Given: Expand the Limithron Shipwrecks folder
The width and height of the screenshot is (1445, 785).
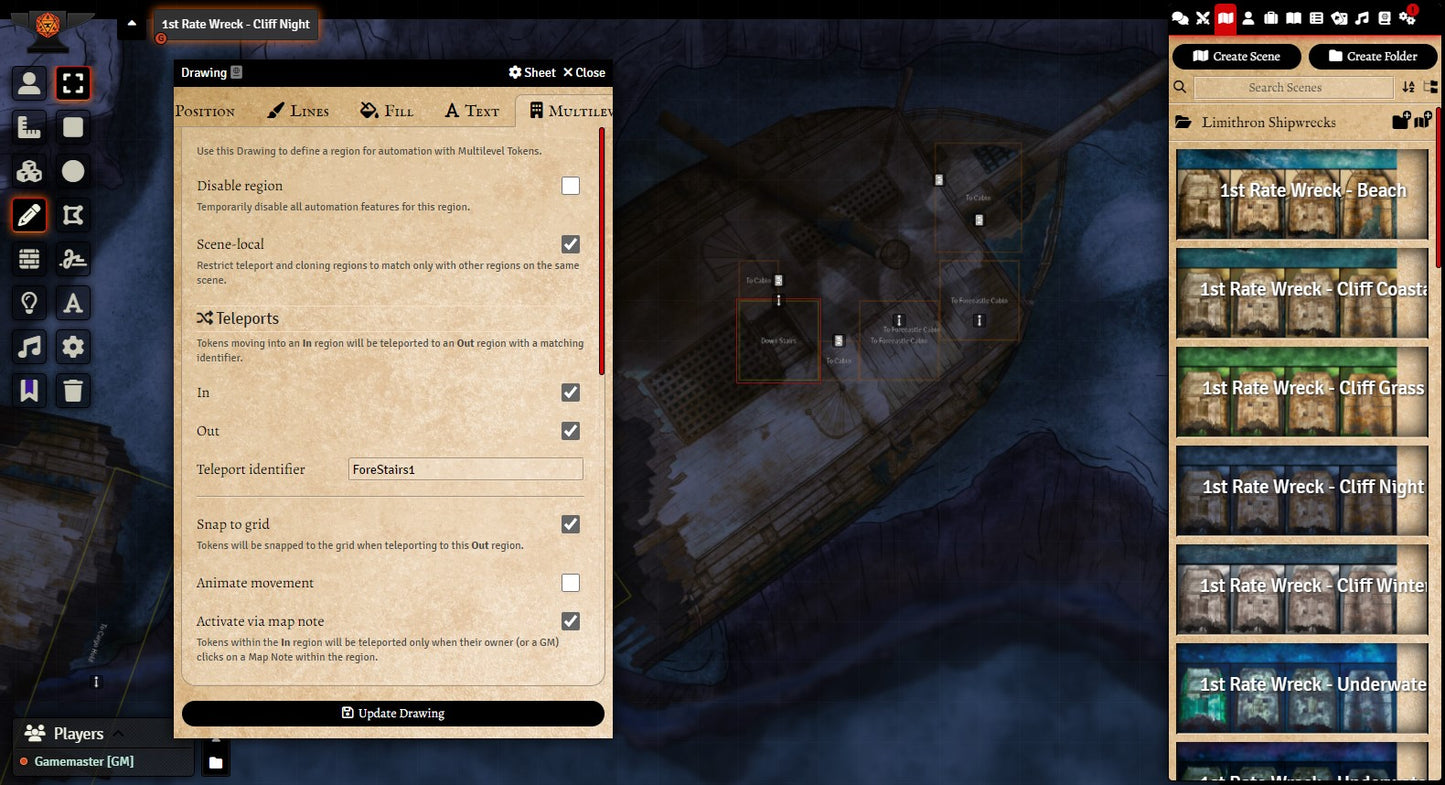Looking at the screenshot, I should tap(1269, 123).
